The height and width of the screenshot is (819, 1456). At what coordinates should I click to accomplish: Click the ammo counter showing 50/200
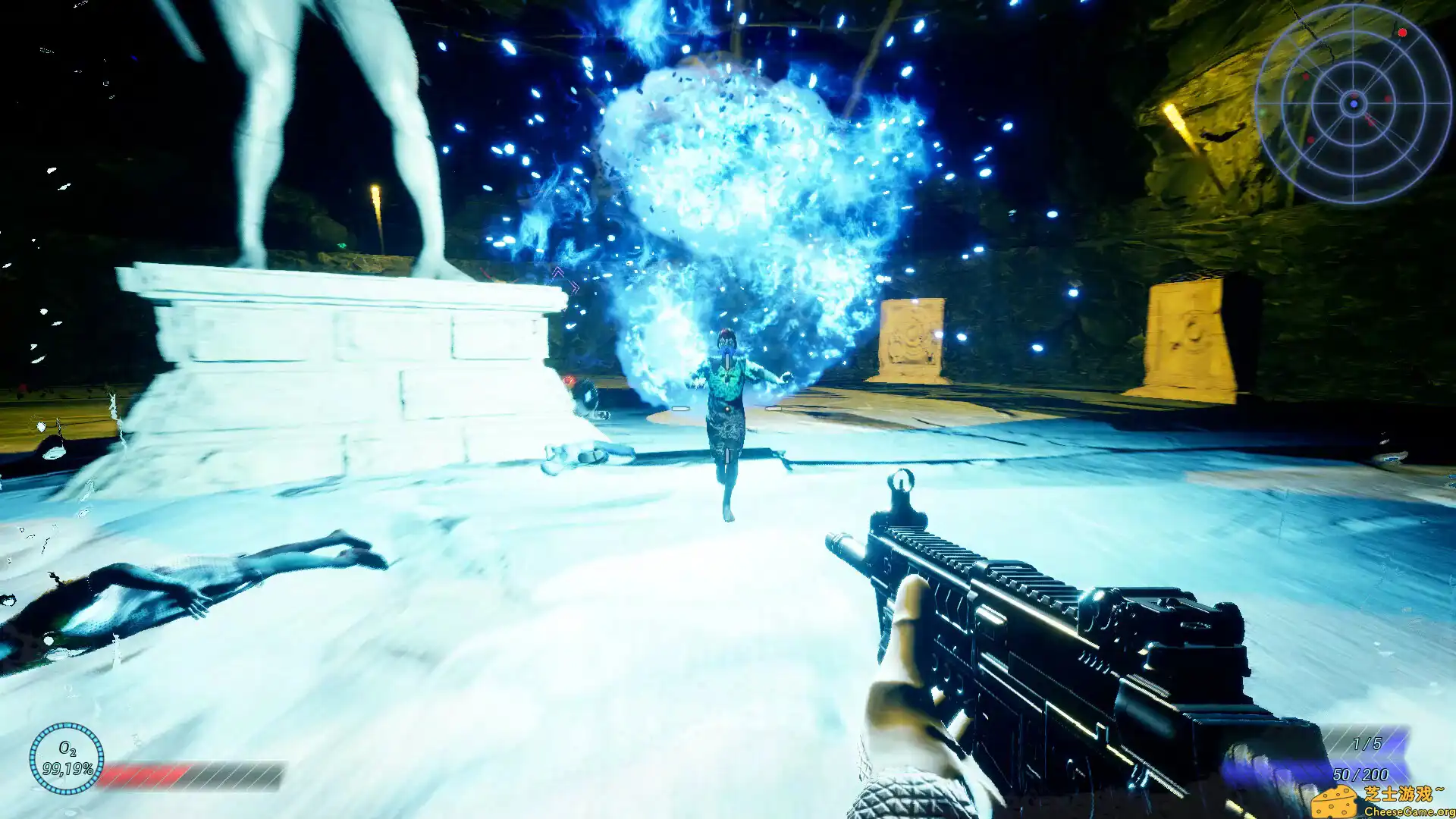(1360, 775)
